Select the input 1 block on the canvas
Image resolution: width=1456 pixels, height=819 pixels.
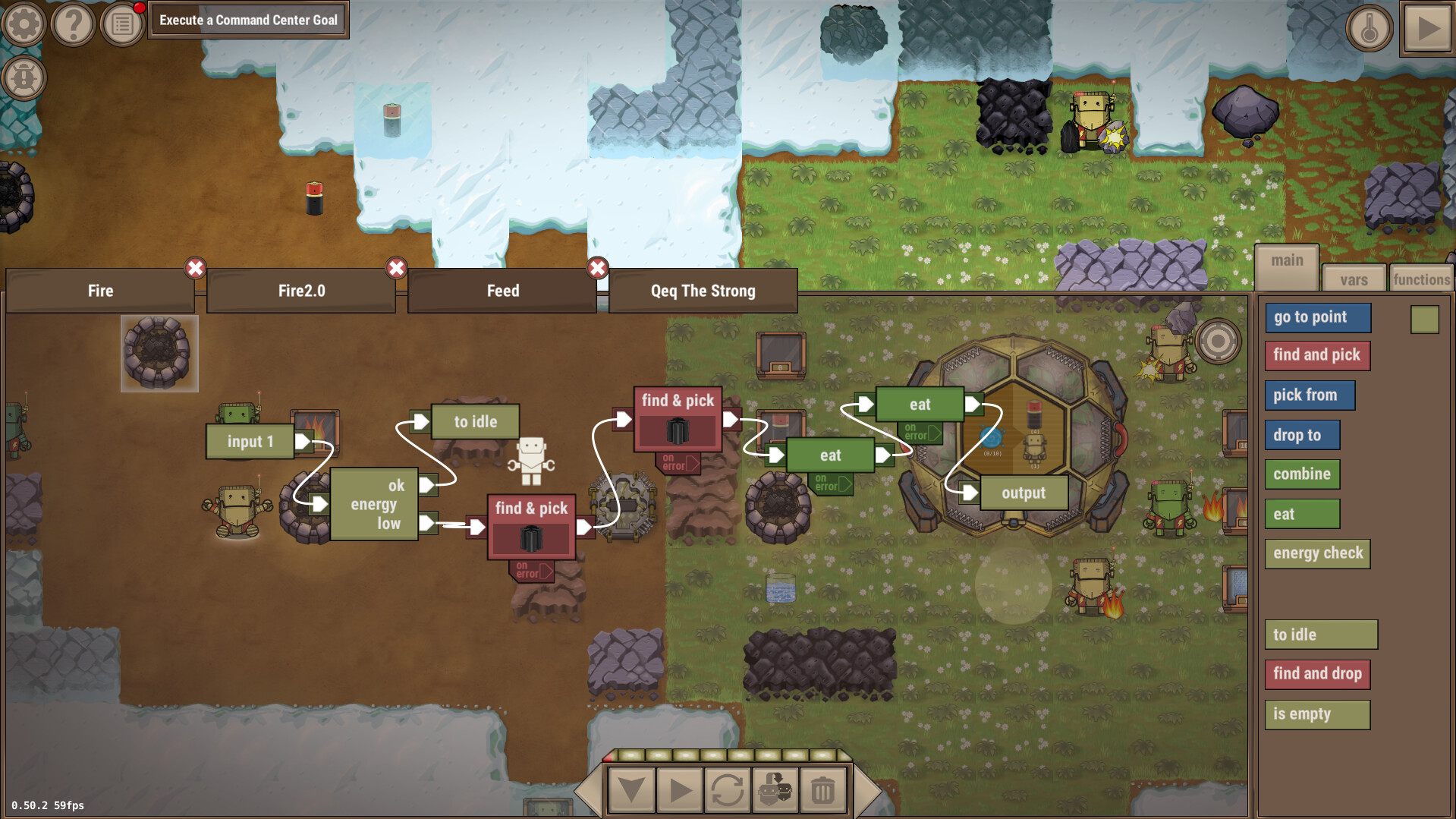250,441
